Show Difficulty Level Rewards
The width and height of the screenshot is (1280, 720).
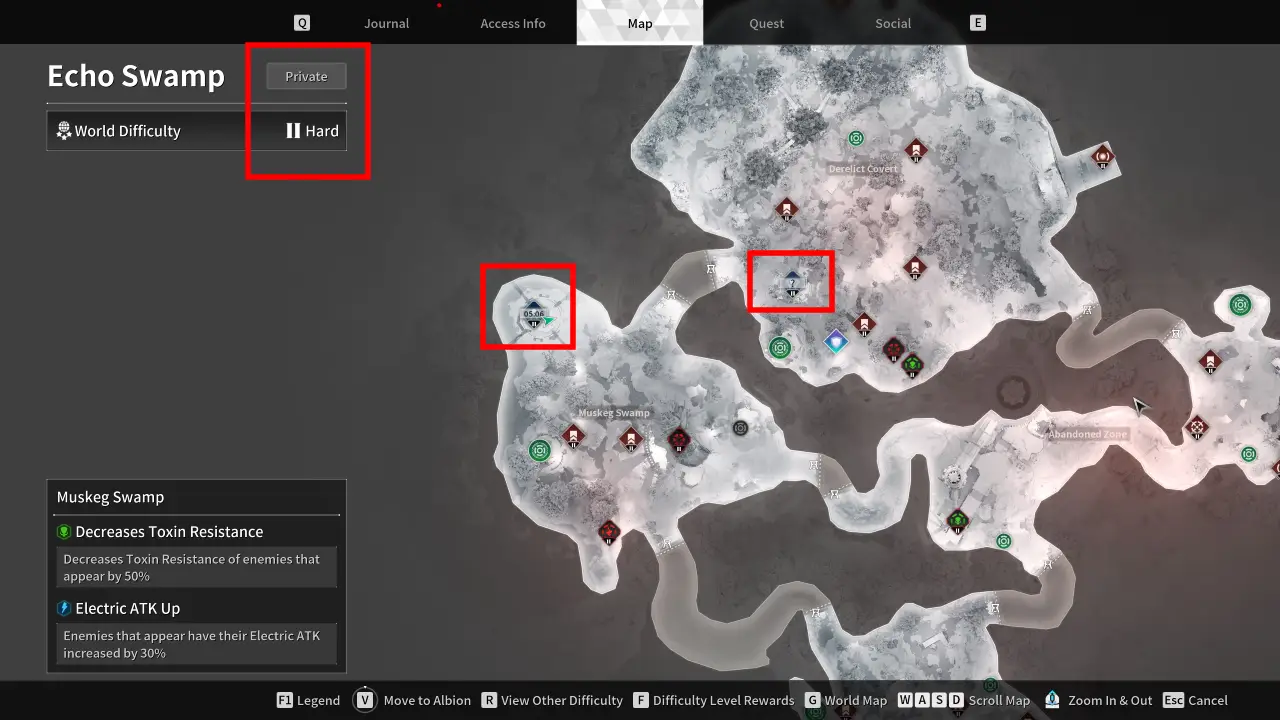[x=713, y=700]
